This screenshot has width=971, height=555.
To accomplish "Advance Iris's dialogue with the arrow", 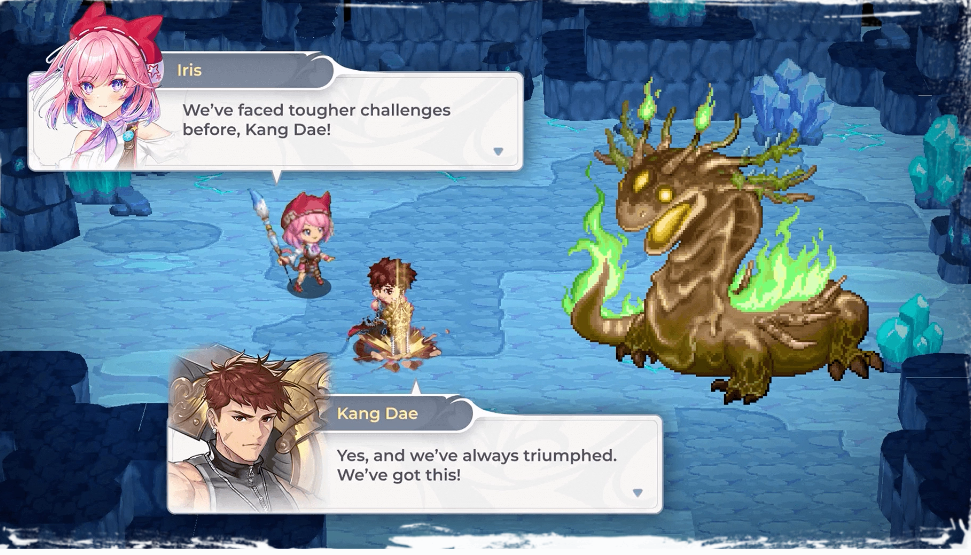I will [x=498, y=151].
